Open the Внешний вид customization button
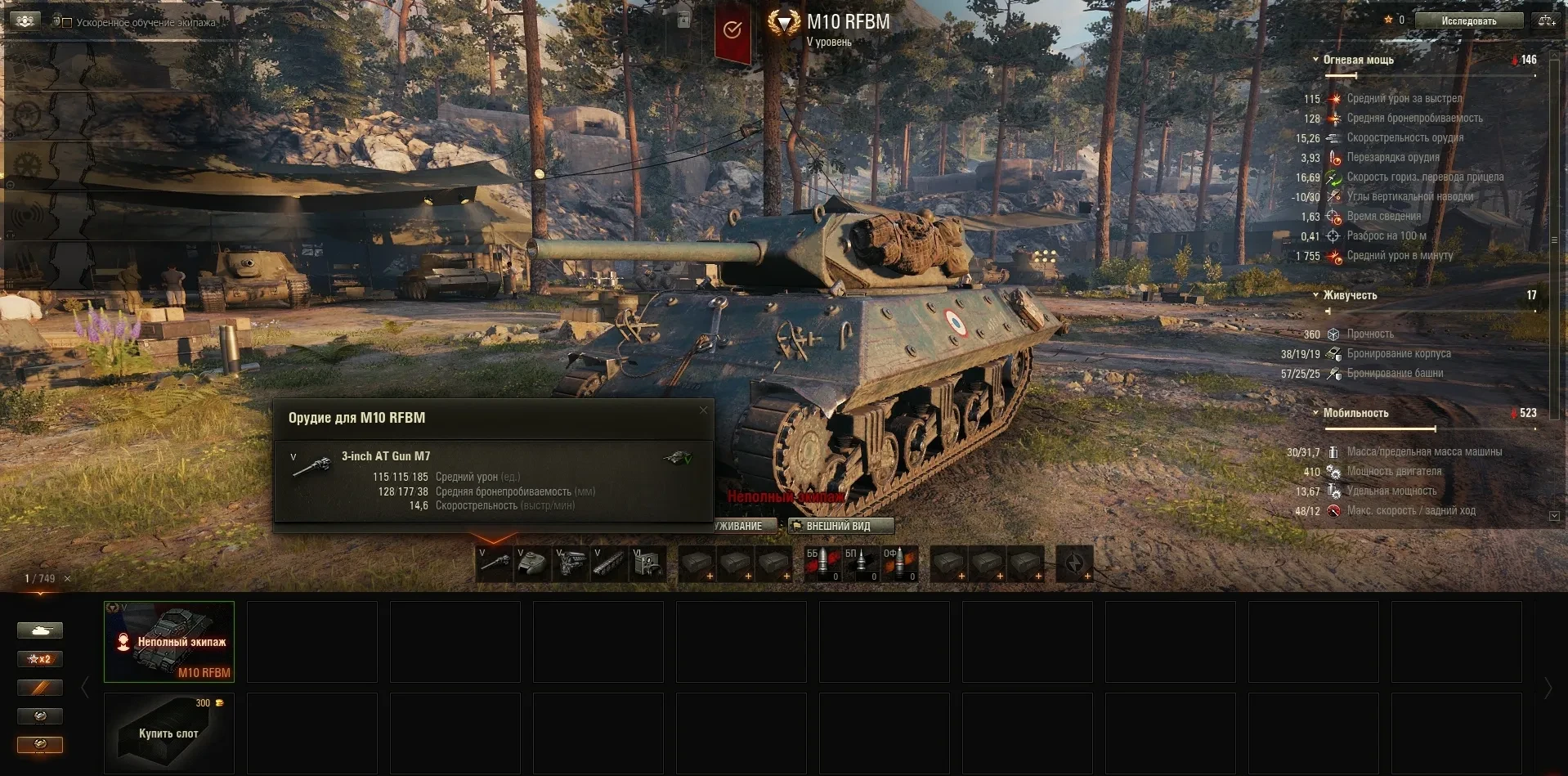The width and height of the screenshot is (1568, 776). tap(840, 526)
